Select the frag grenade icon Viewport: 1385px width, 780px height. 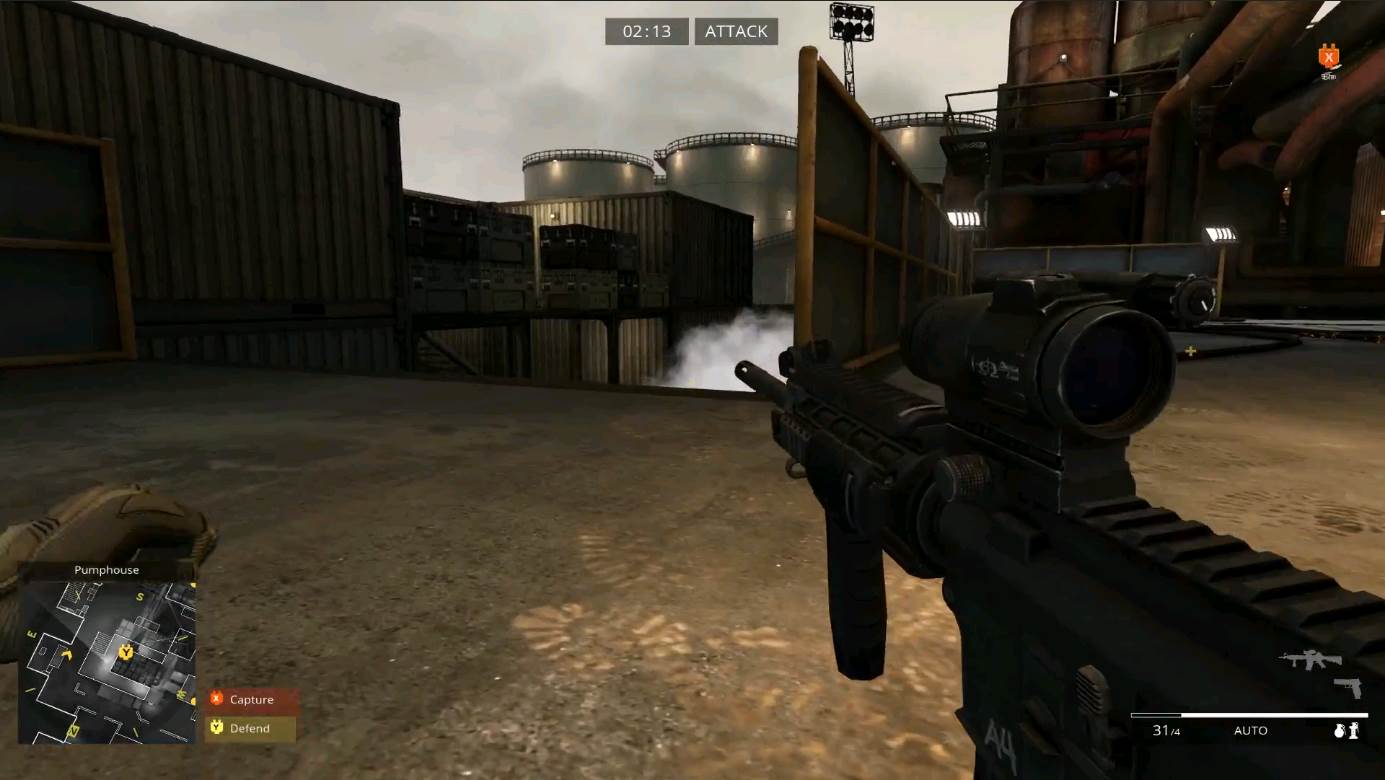[x=1340, y=731]
